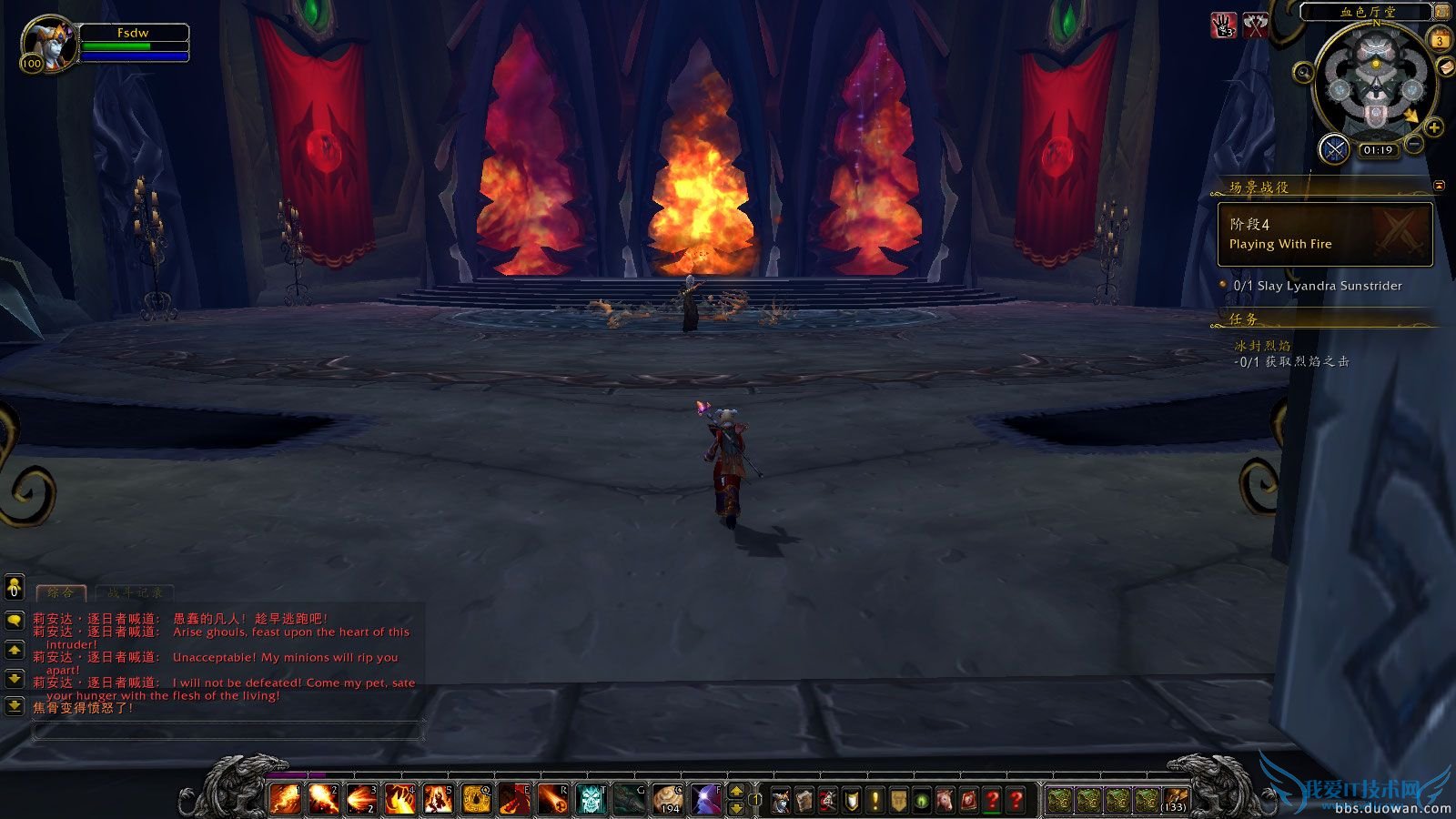1456x819 pixels.
Task: Switch to the 战斗记录 chat tab
Action: (x=135, y=592)
